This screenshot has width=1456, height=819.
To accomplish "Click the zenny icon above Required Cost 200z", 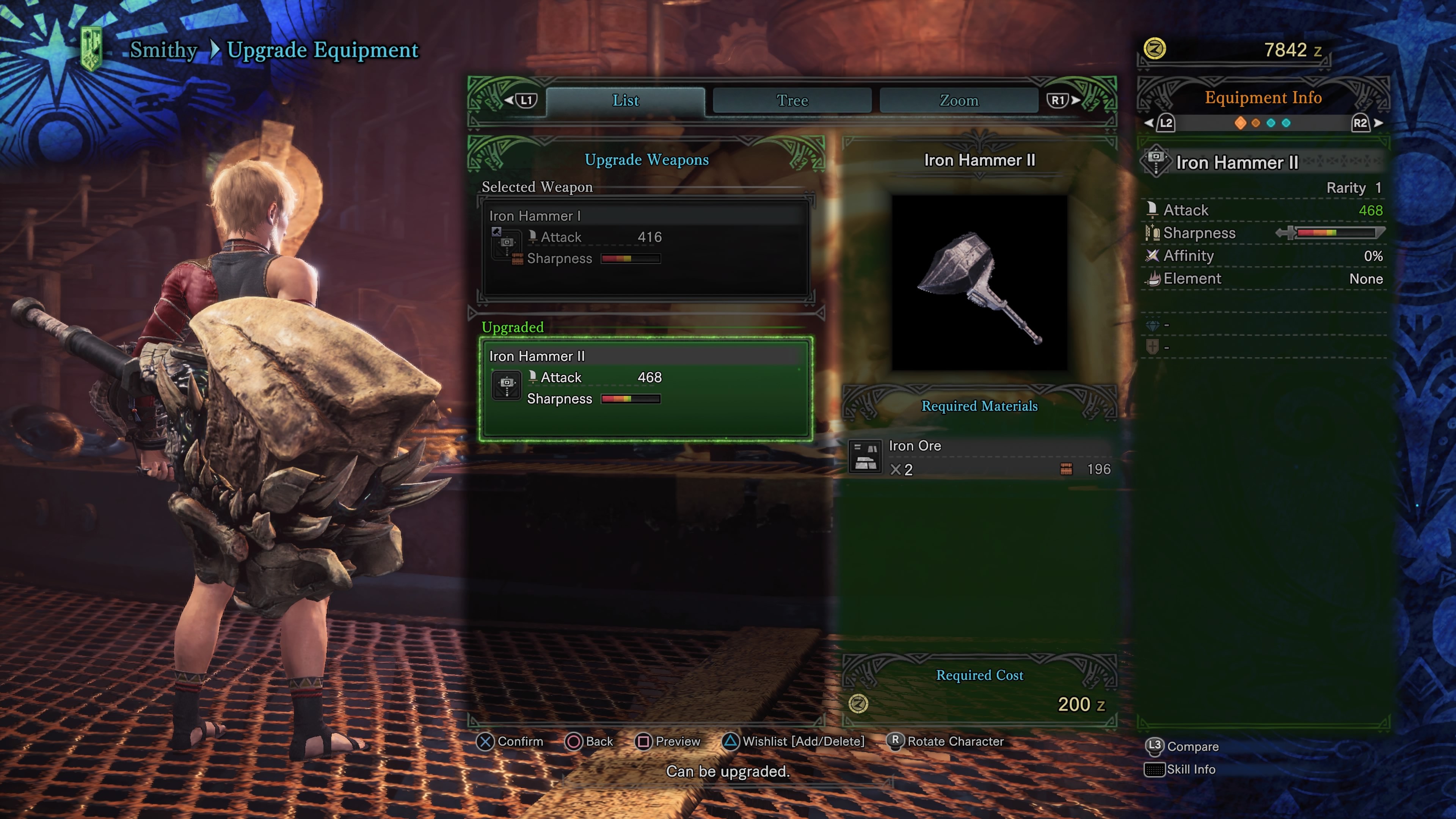I will pyautogui.click(x=858, y=704).
